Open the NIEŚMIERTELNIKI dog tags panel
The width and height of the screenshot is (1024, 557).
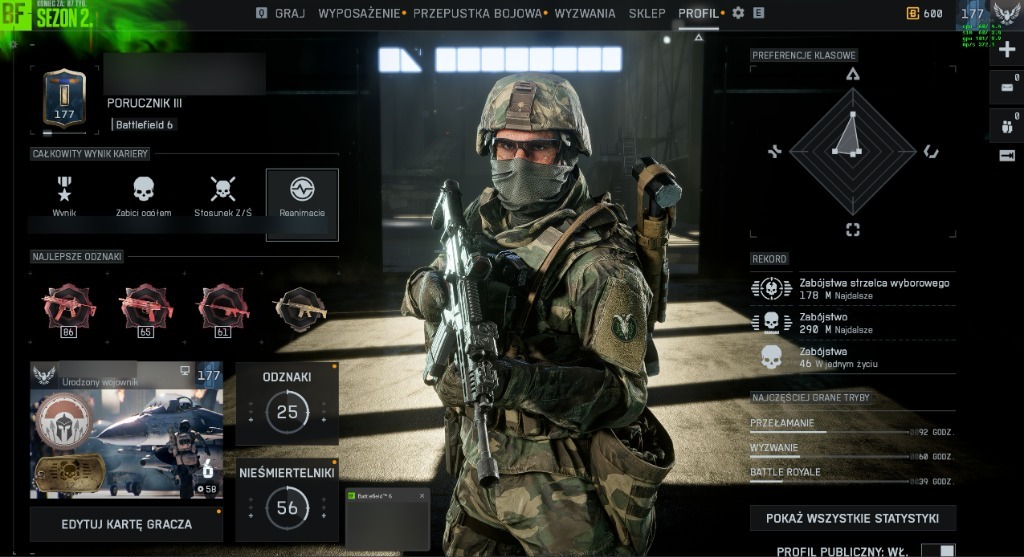(x=287, y=498)
